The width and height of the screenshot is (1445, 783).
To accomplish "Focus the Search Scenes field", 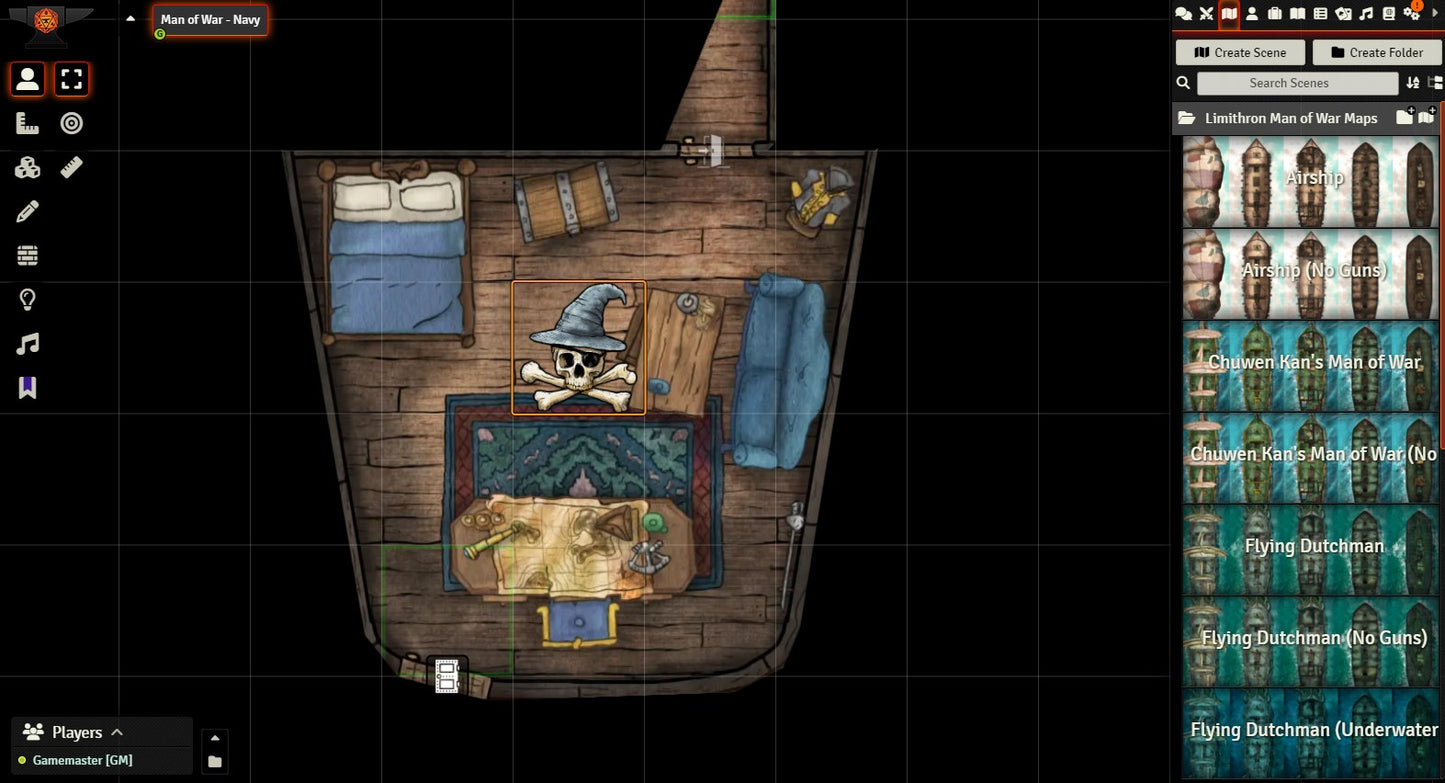I will tap(1297, 83).
